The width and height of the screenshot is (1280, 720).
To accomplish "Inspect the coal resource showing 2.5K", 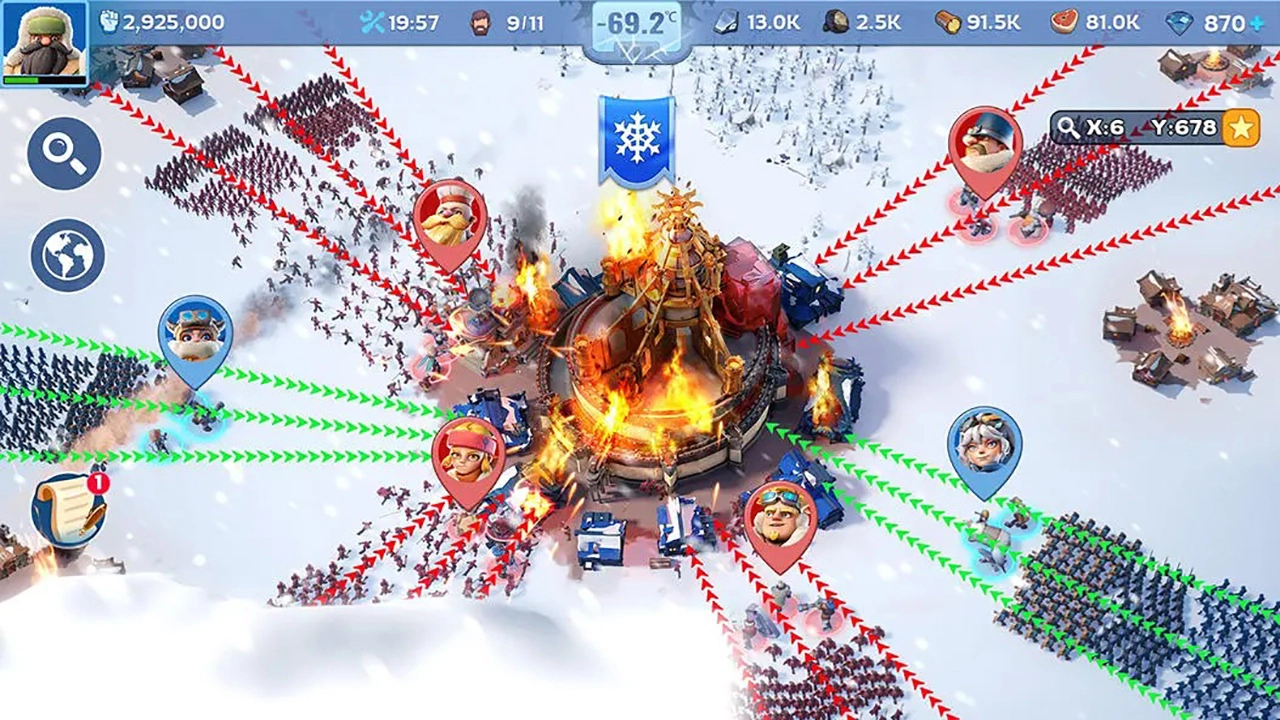I will (855, 19).
